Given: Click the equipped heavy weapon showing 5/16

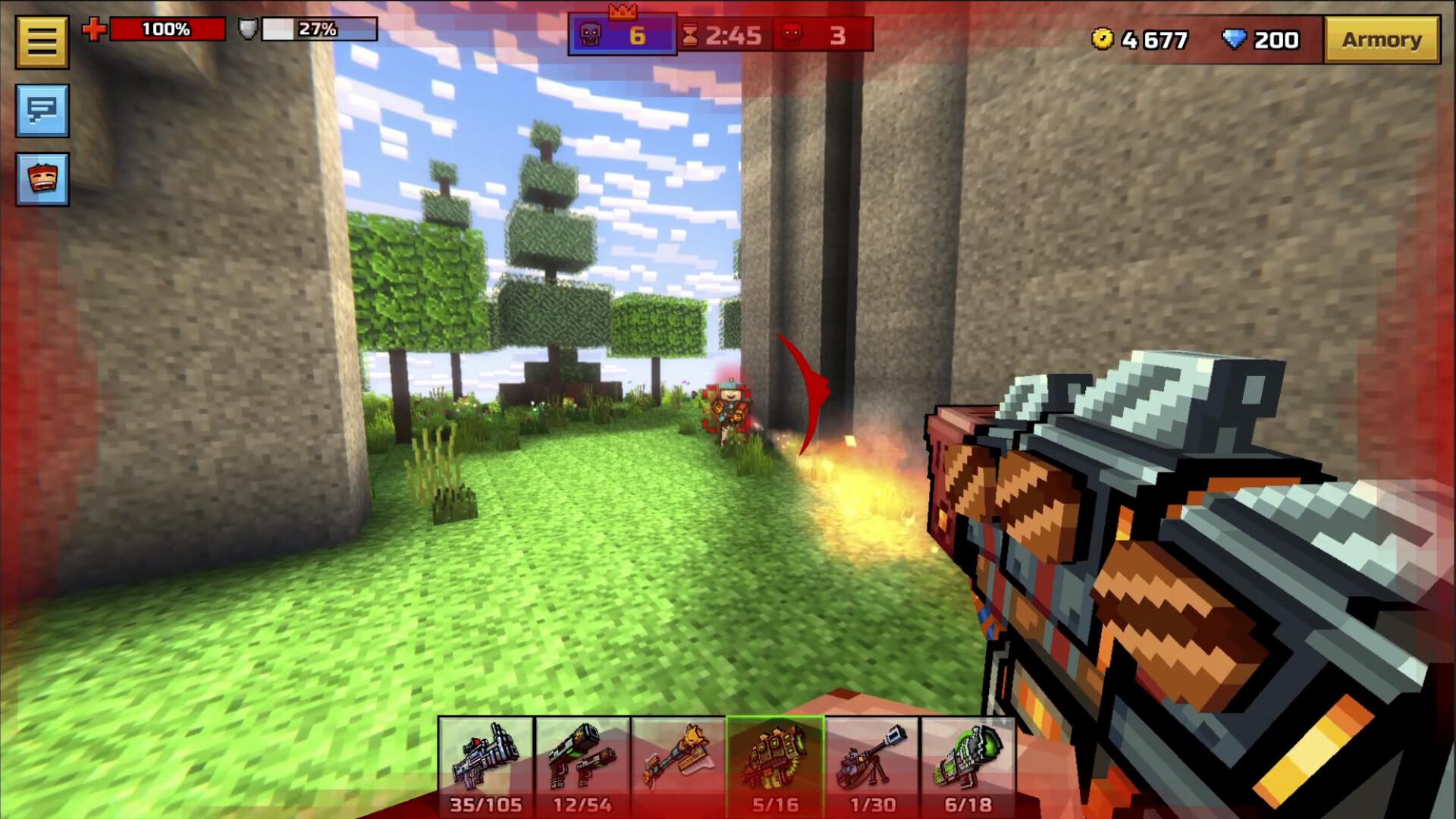Looking at the screenshot, I should pos(773,758).
